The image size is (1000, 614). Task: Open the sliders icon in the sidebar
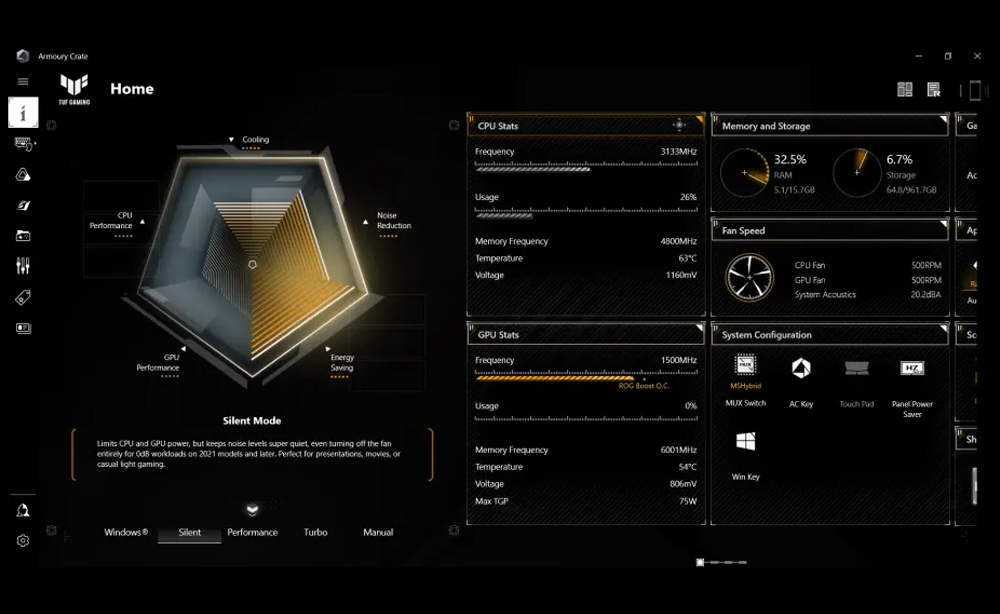pyautogui.click(x=23, y=266)
